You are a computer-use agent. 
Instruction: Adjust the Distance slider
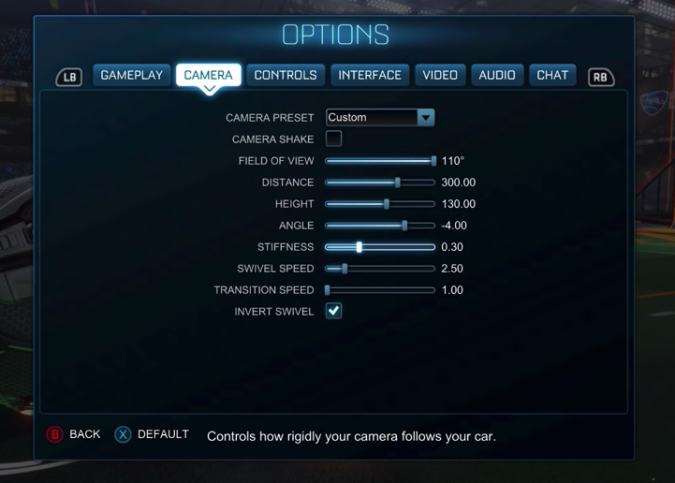tap(380, 182)
